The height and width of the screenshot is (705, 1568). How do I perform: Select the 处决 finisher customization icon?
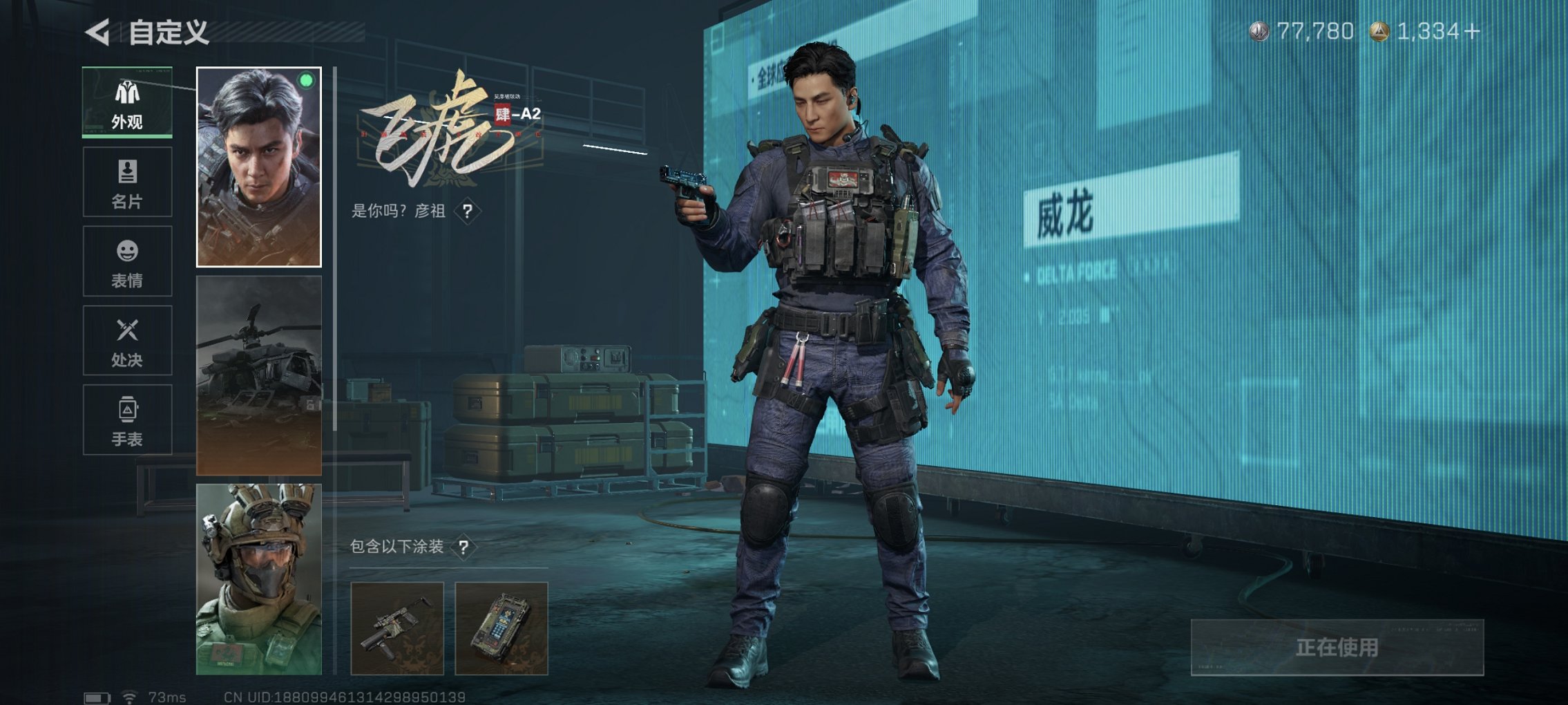tap(126, 340)
